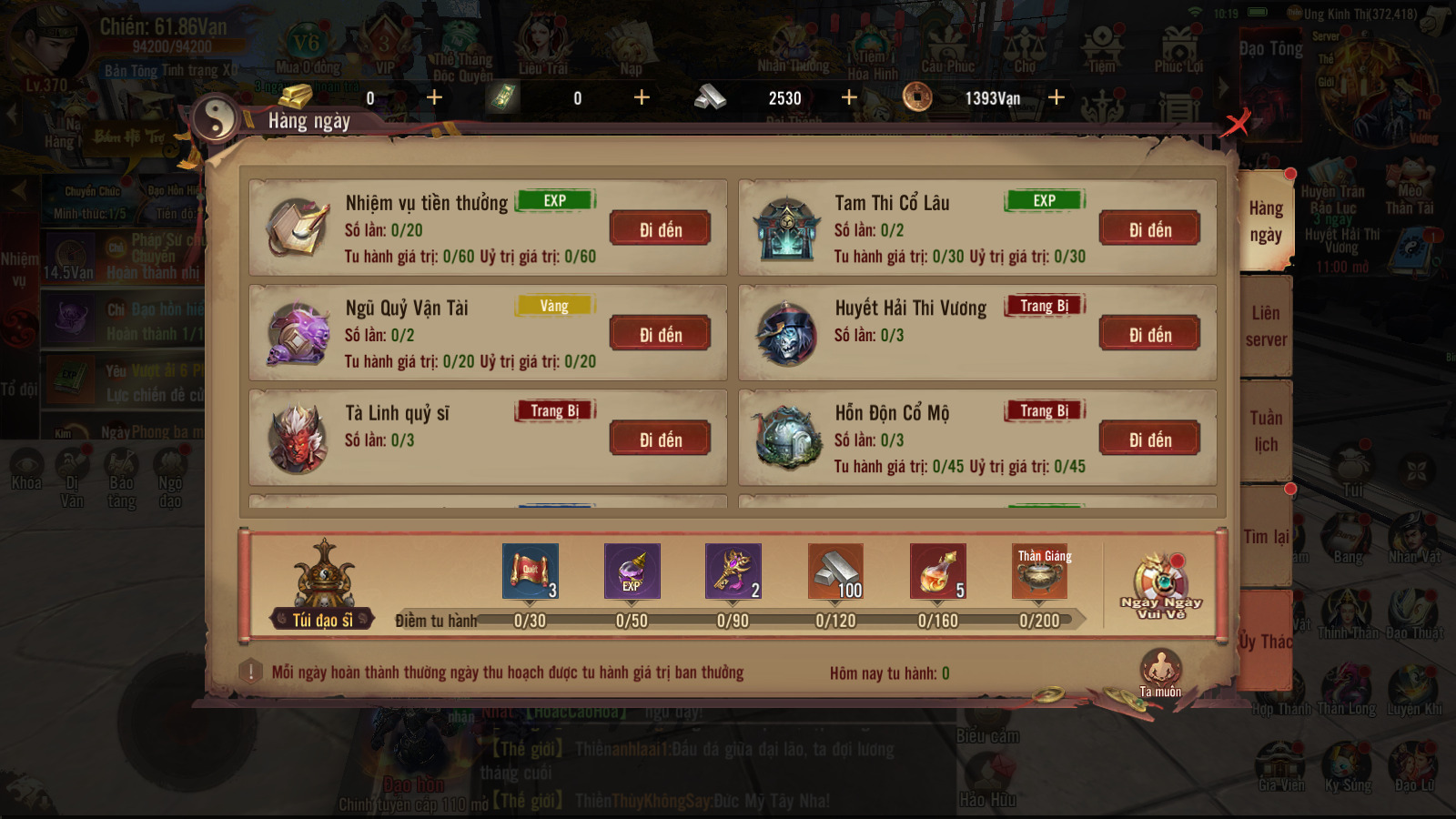Add more gold ingots with plus button
The height and width of the screenshot is (819, 1456).
434,97
